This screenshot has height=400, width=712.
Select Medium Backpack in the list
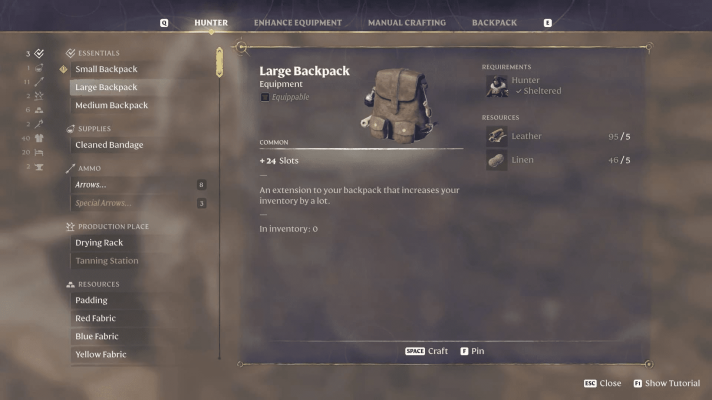coord(111,105)
